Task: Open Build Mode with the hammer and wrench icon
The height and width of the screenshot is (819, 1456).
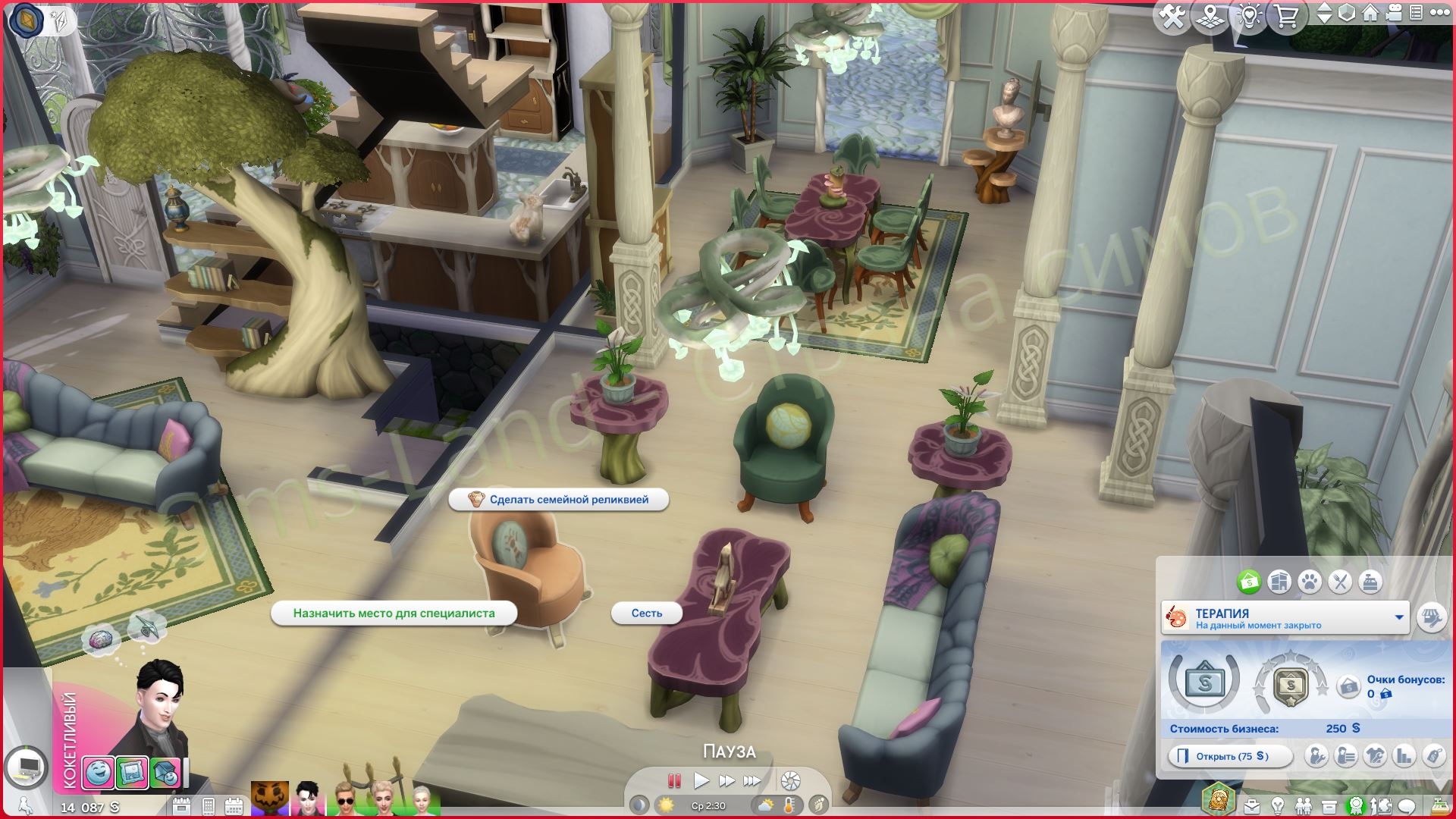Action: click(1174, 15)
